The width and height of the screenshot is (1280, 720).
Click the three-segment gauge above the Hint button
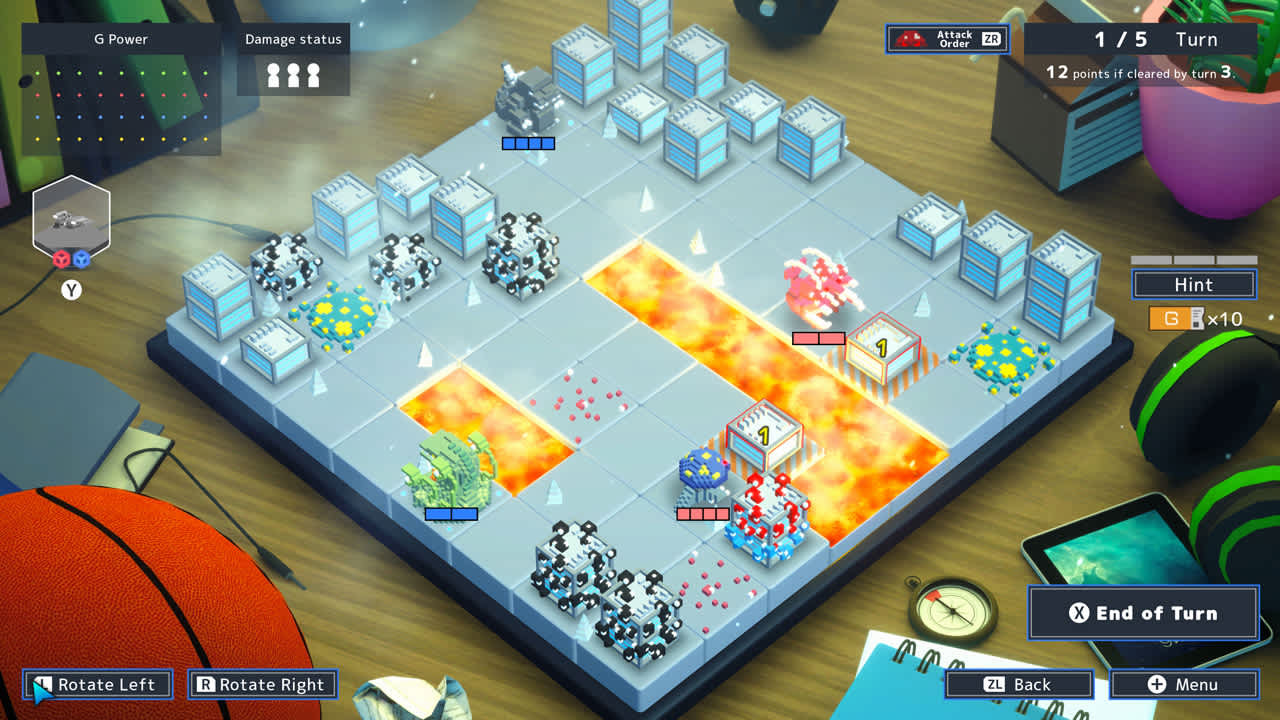tap(1192, 258)
